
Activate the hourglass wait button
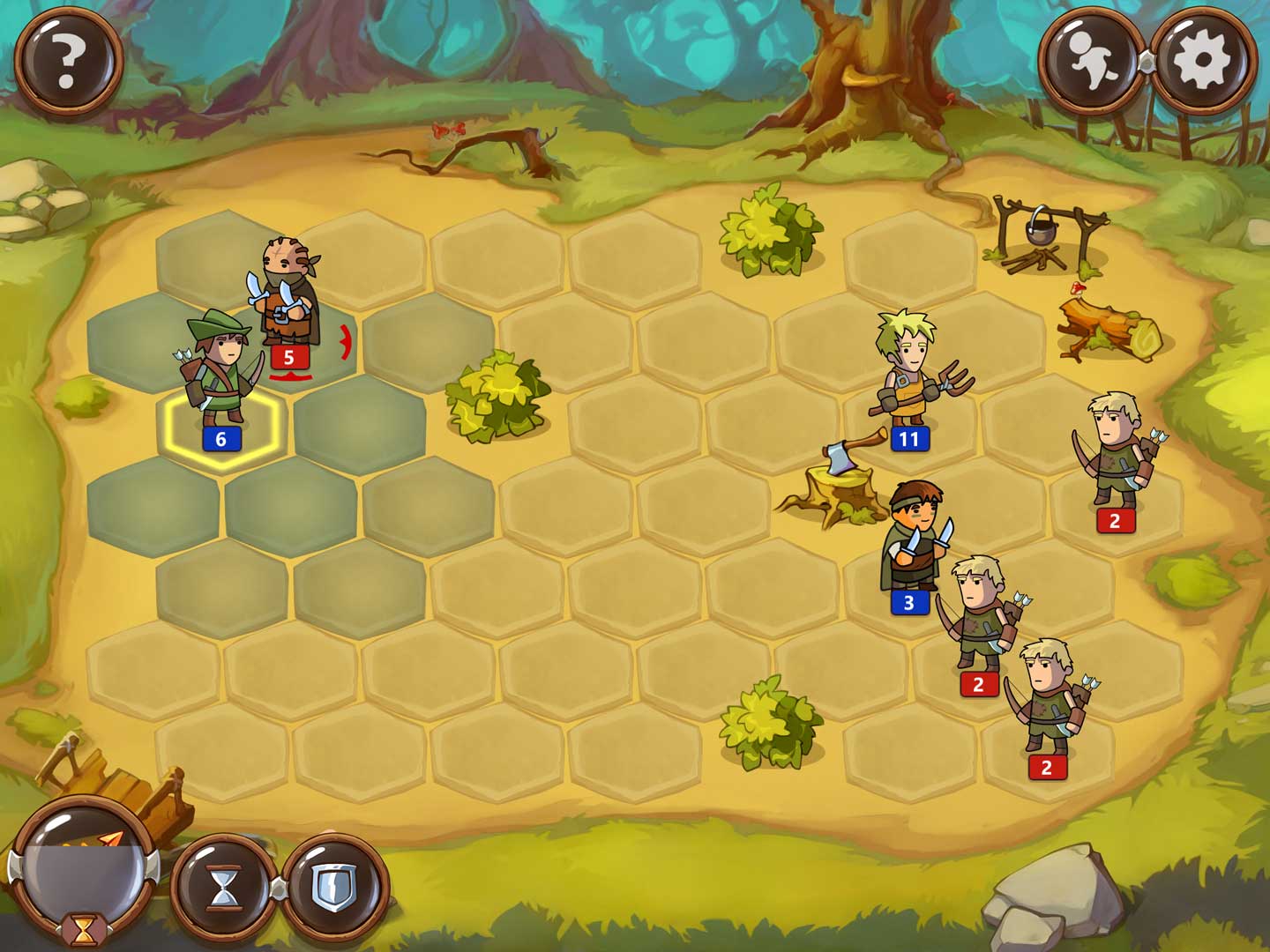pos(224,886)
